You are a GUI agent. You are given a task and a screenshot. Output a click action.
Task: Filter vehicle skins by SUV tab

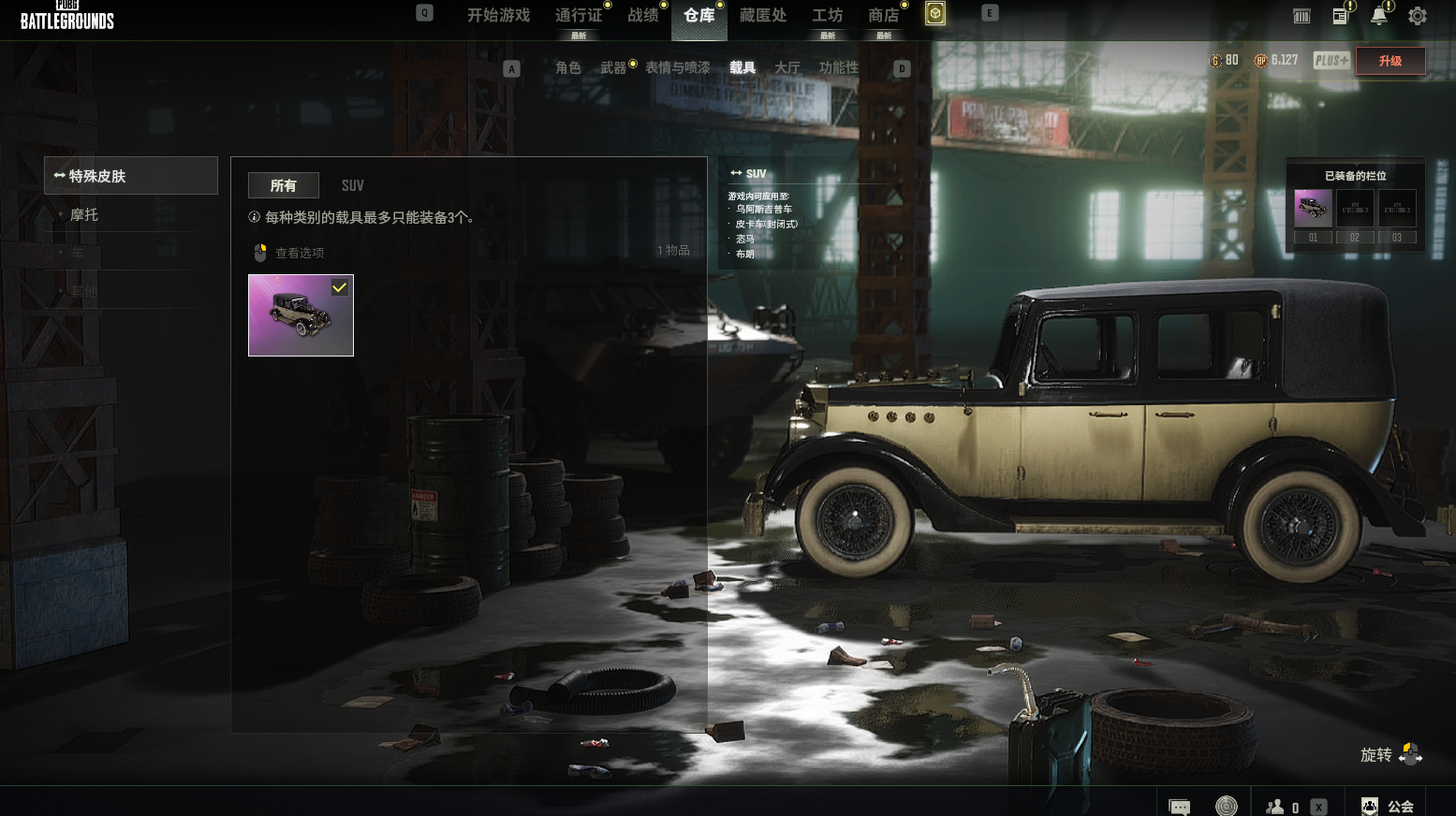[353, 186]
